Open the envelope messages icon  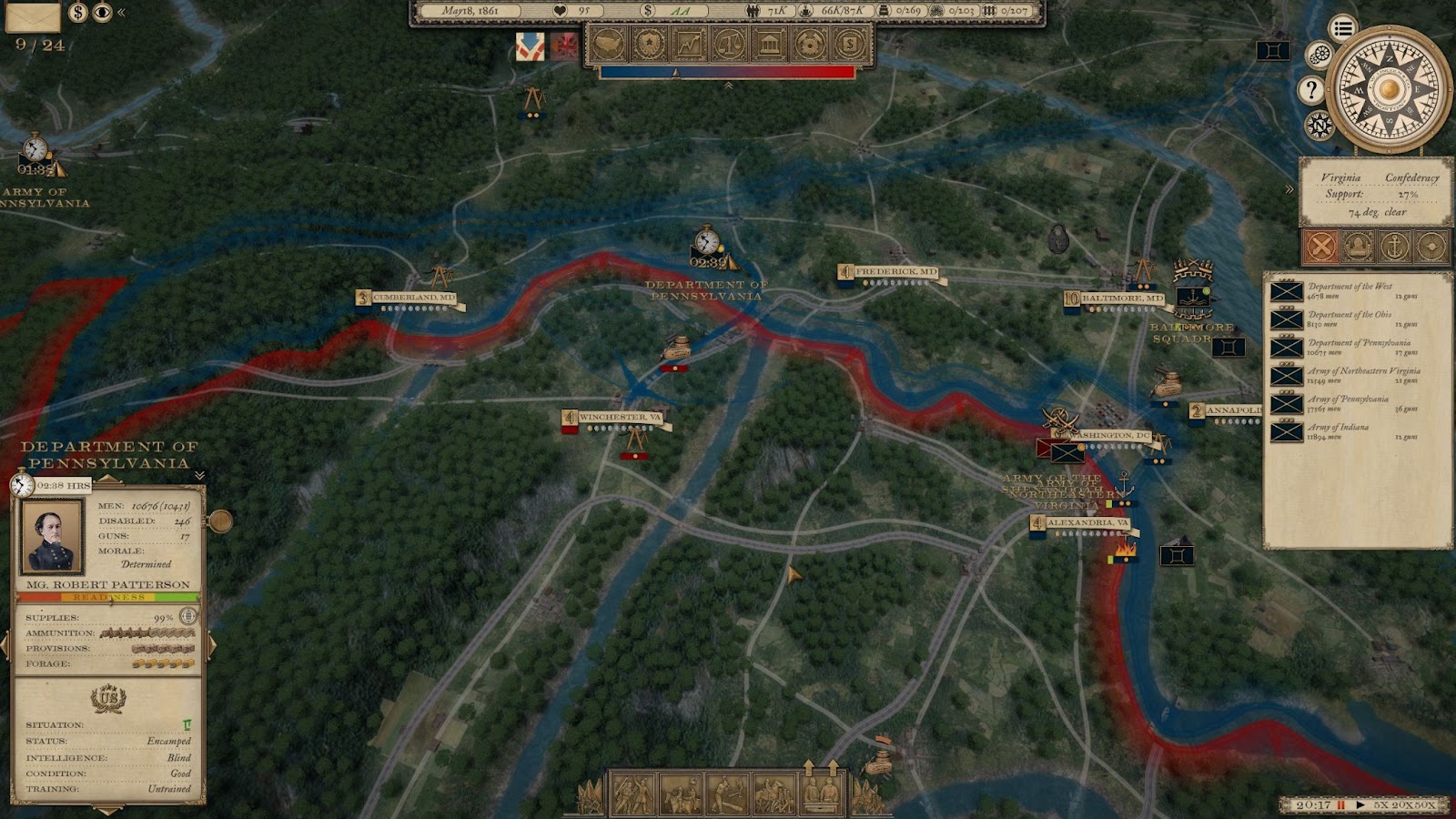(x=34, y=15)
